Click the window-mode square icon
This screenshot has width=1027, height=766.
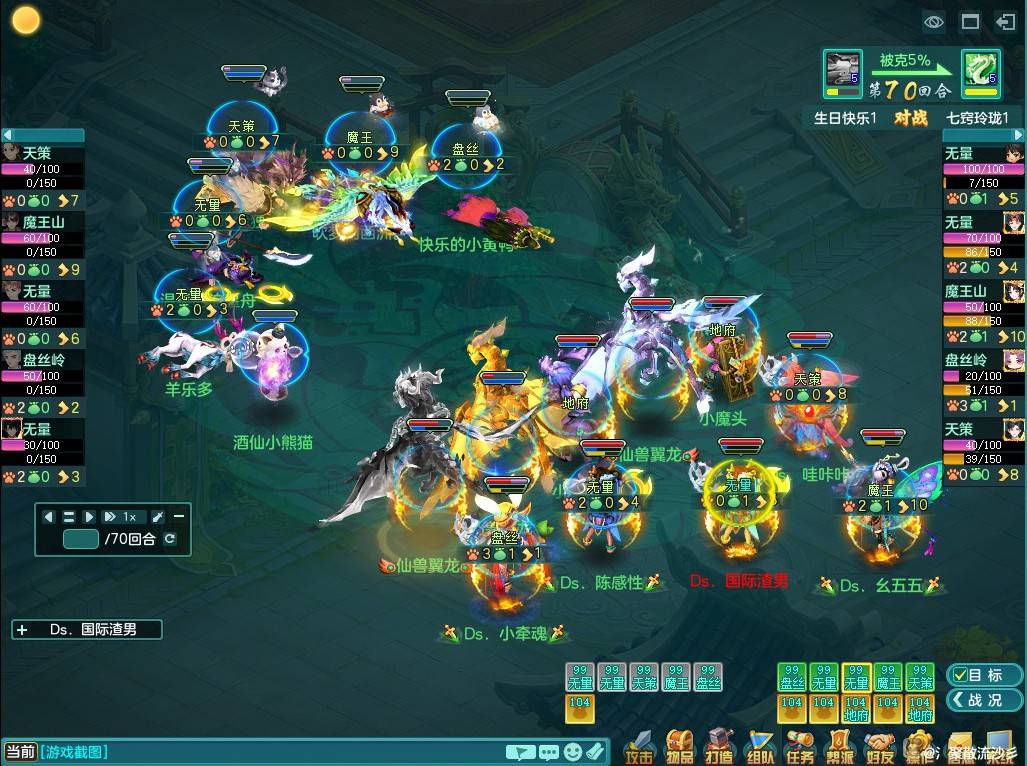coord(970,21)
